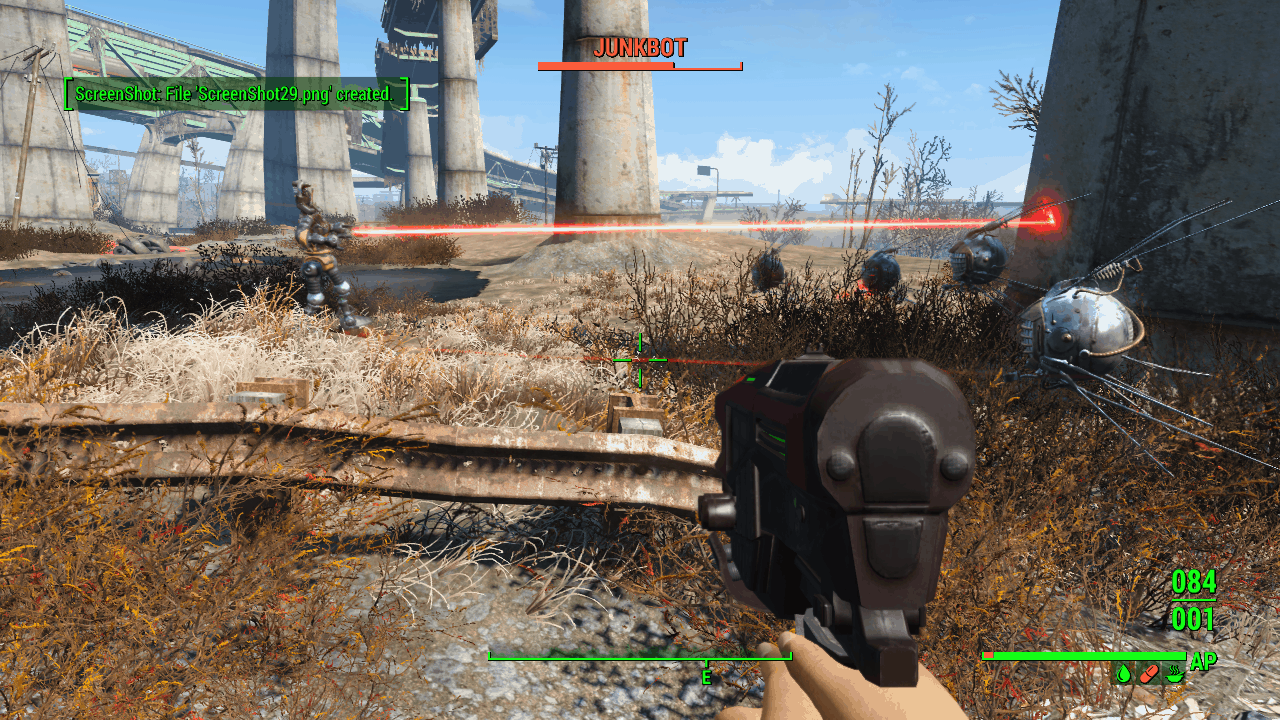
Task: Select the red pill status icon
Action: (x=1149, y=674)
